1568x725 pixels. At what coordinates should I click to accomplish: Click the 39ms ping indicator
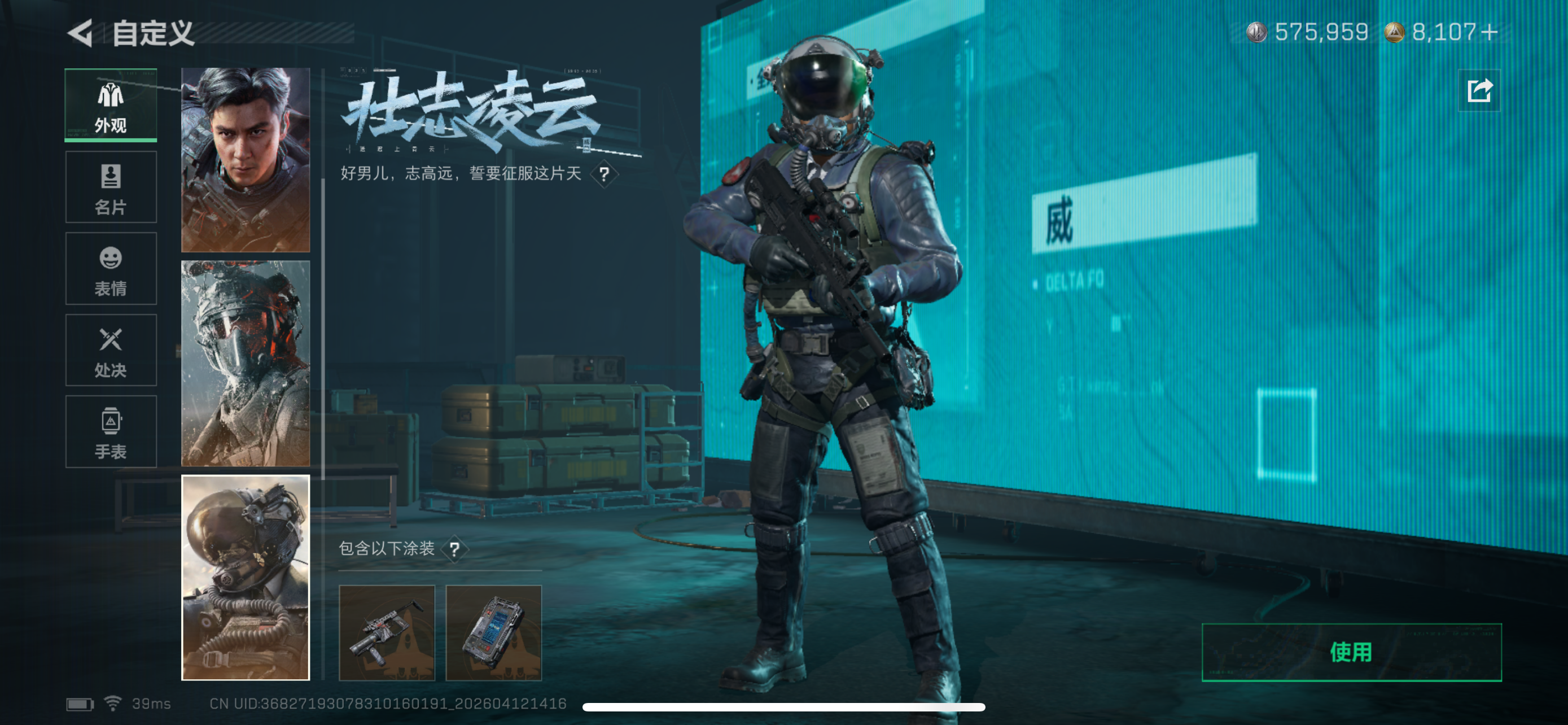[150, 704]
